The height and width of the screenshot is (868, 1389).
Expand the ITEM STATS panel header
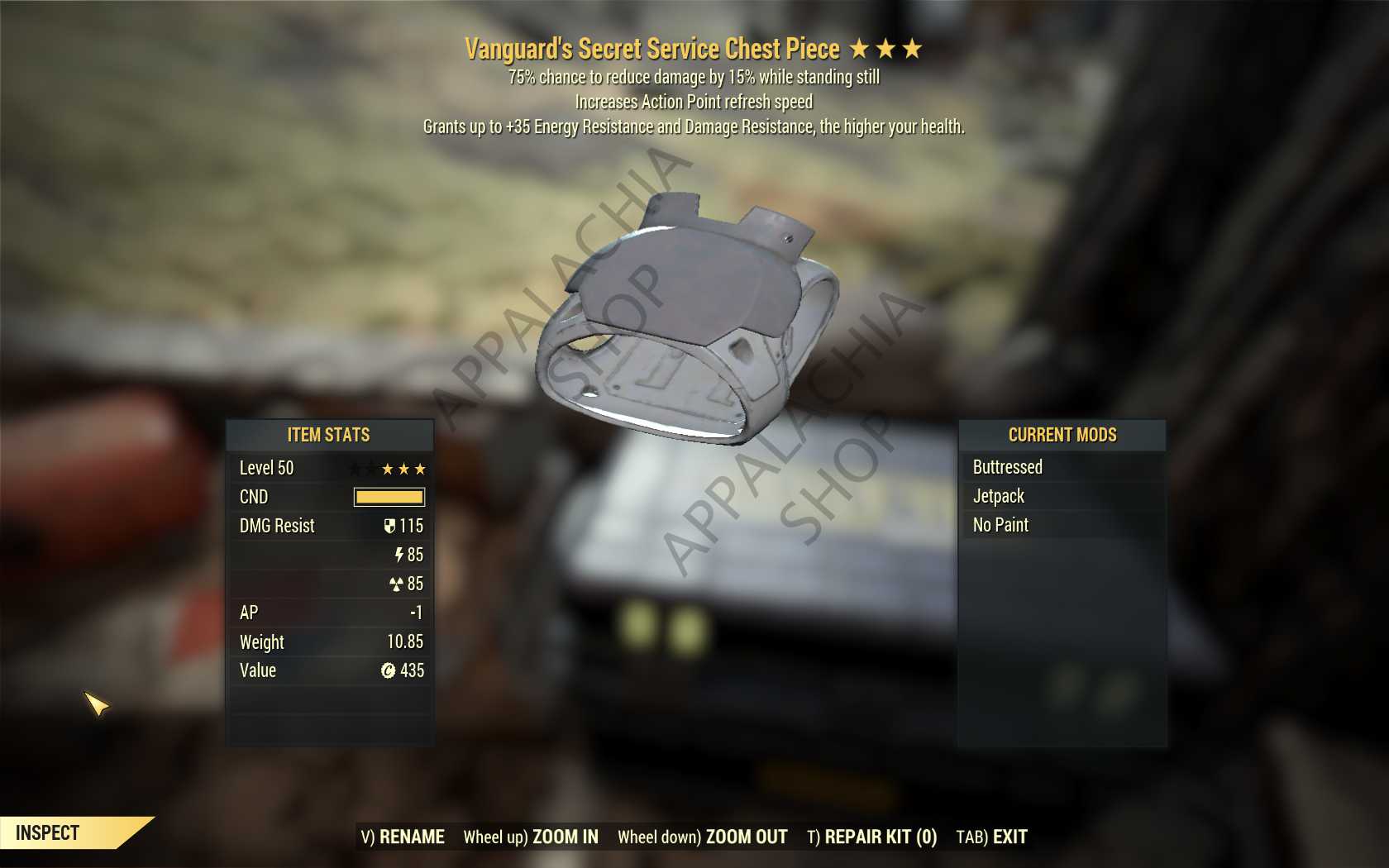tap(328, 436)
